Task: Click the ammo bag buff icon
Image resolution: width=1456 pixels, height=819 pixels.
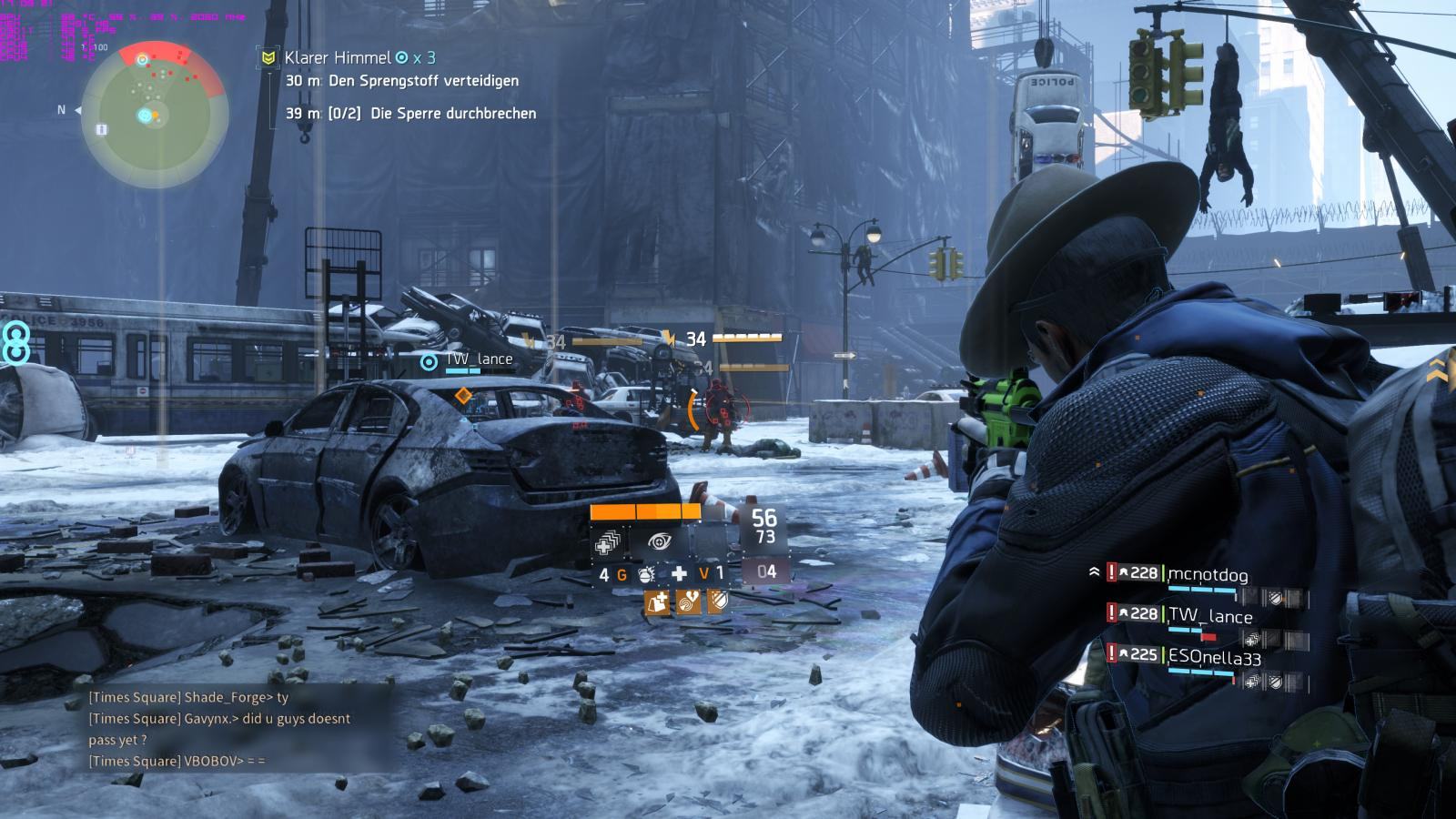Action: coord(657,602)
